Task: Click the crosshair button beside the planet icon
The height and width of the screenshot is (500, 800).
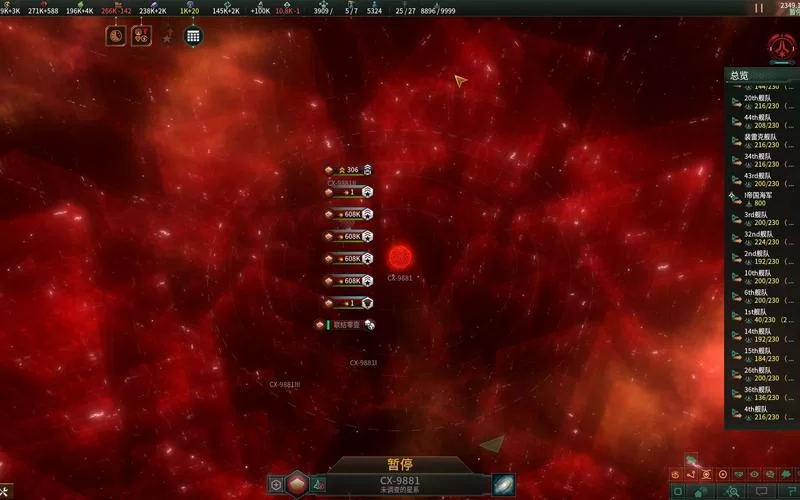Action: coord(276,485)
